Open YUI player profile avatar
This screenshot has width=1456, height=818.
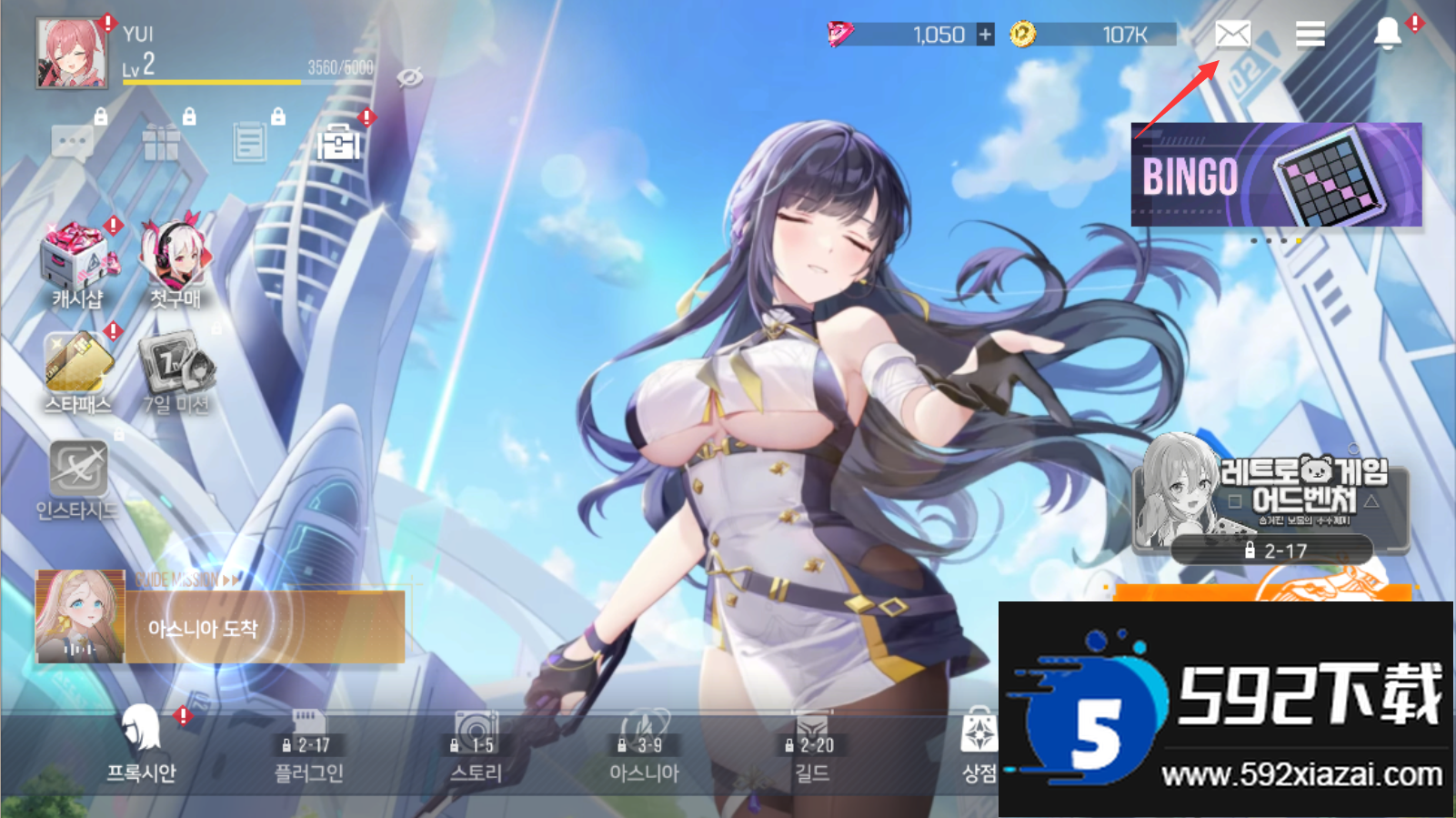(x=71, y=55)
